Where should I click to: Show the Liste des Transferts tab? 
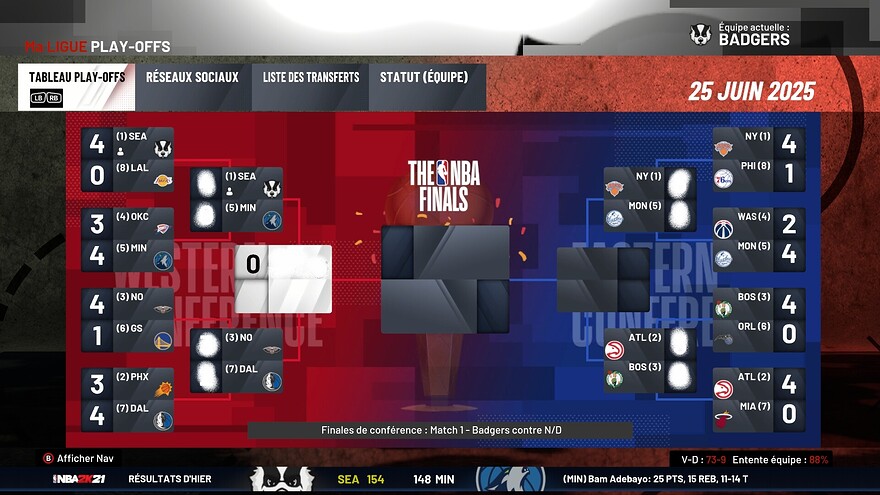pyautogui.click(x=311, y=87)
